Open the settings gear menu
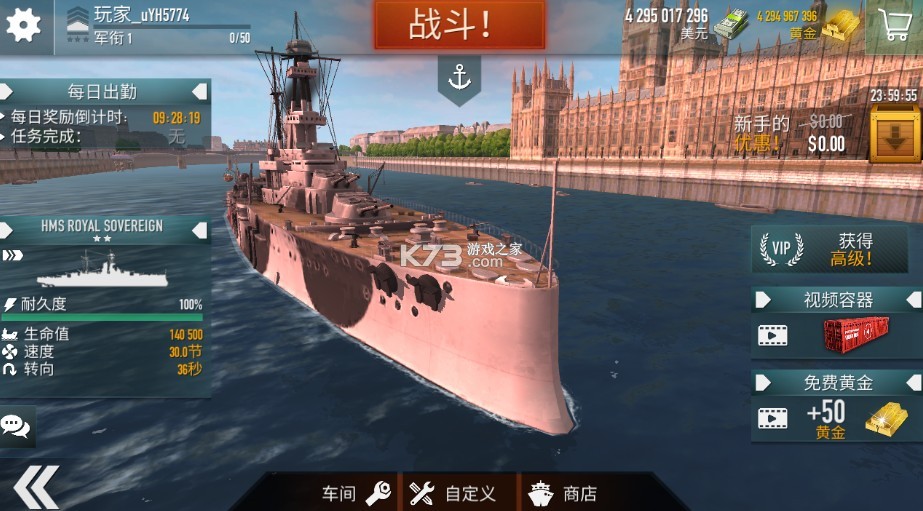Image resolution: width=923 pixels, height=511 pixels. pyautogui.click(x=23, y=24)
